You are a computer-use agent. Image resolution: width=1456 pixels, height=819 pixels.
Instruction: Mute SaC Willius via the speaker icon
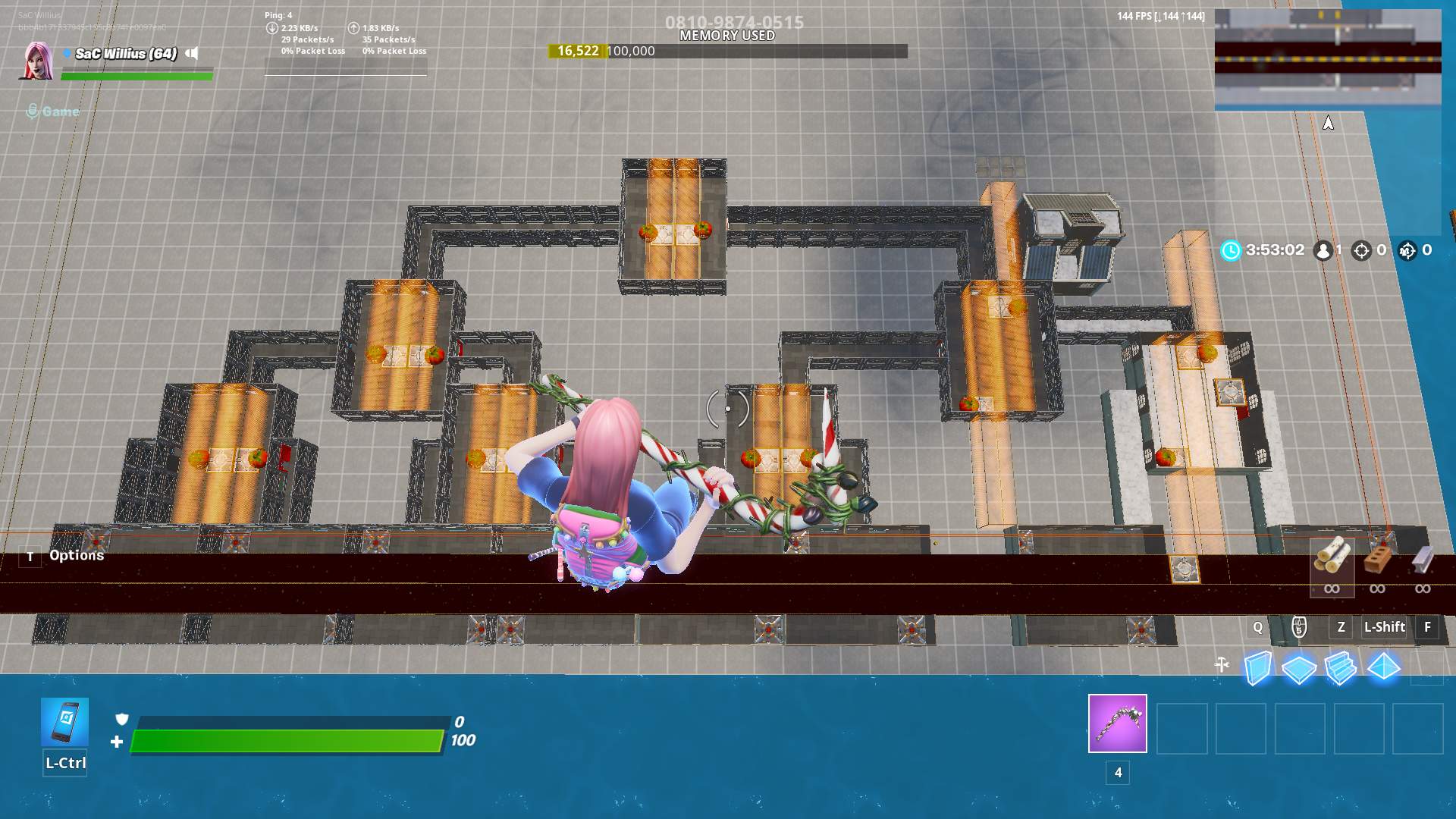point(193,53)
